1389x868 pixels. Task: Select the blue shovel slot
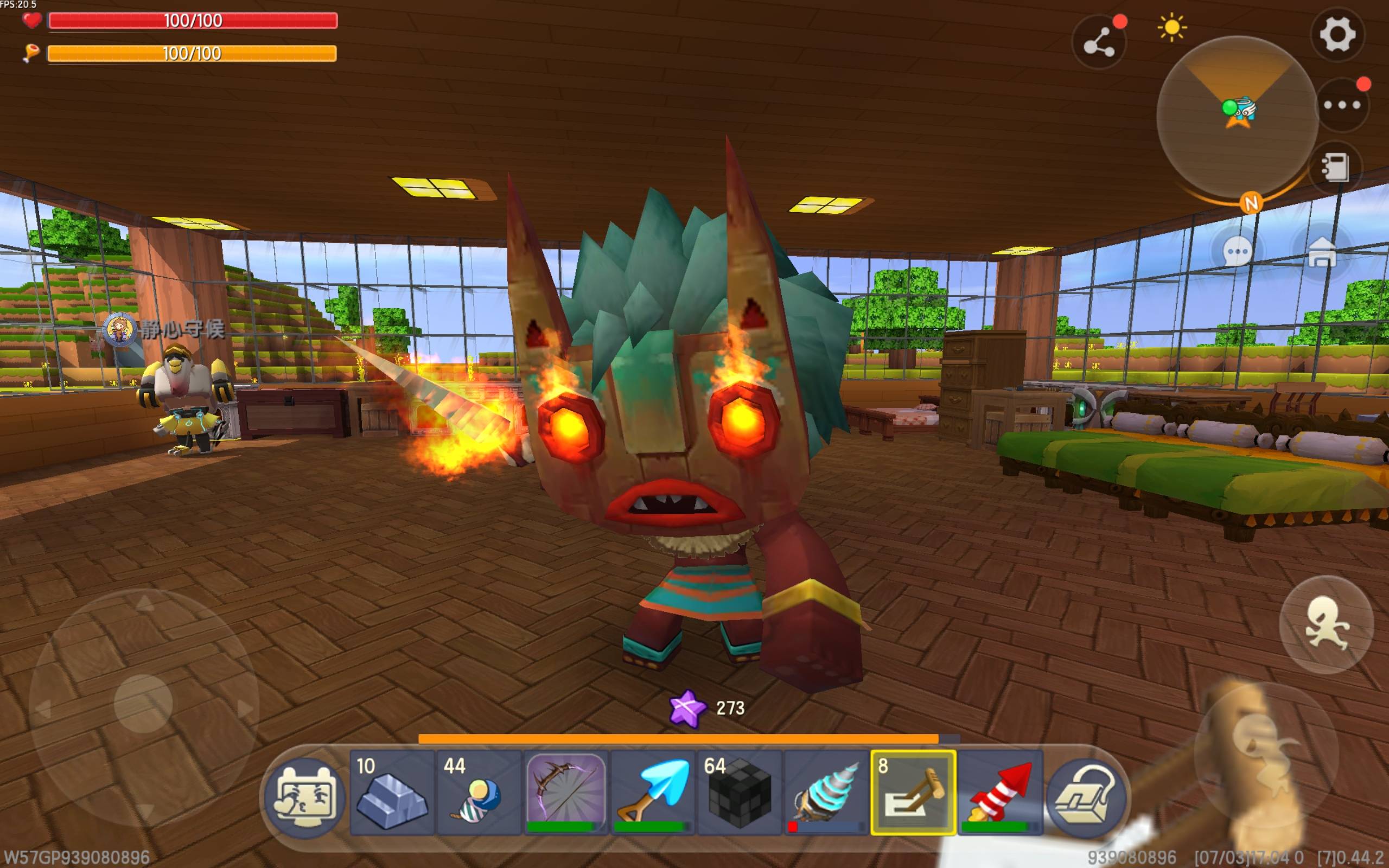point(653,792)
